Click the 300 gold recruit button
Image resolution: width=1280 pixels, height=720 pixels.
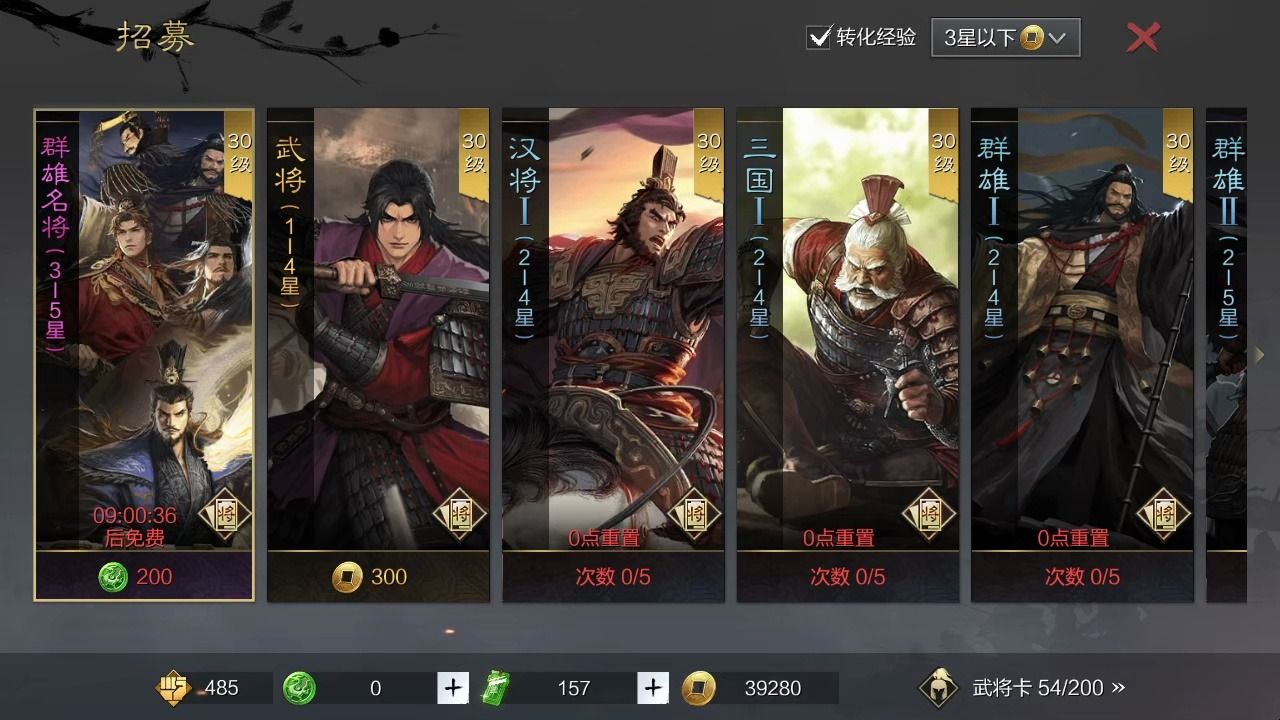tap(378, 577)
